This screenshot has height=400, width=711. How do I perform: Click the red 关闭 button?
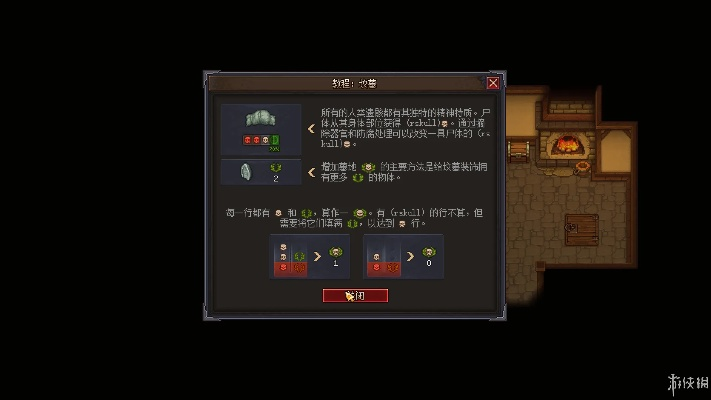[355, 295]
